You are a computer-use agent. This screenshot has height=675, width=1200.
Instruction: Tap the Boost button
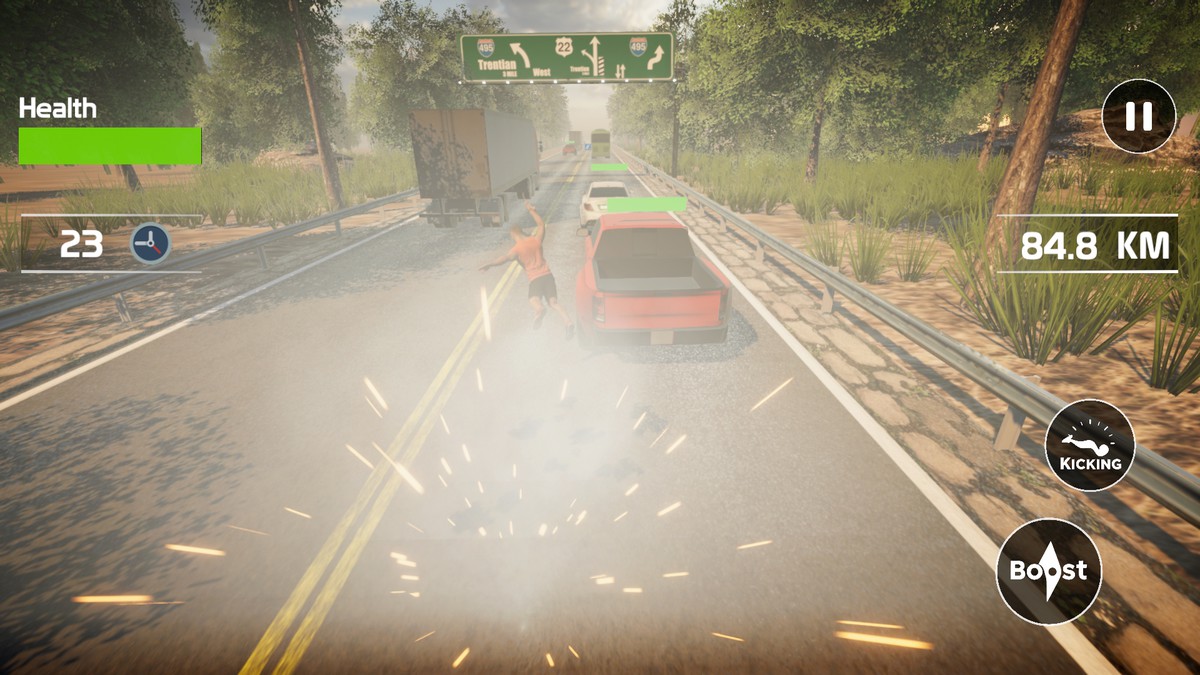[x=1048, y=572]
